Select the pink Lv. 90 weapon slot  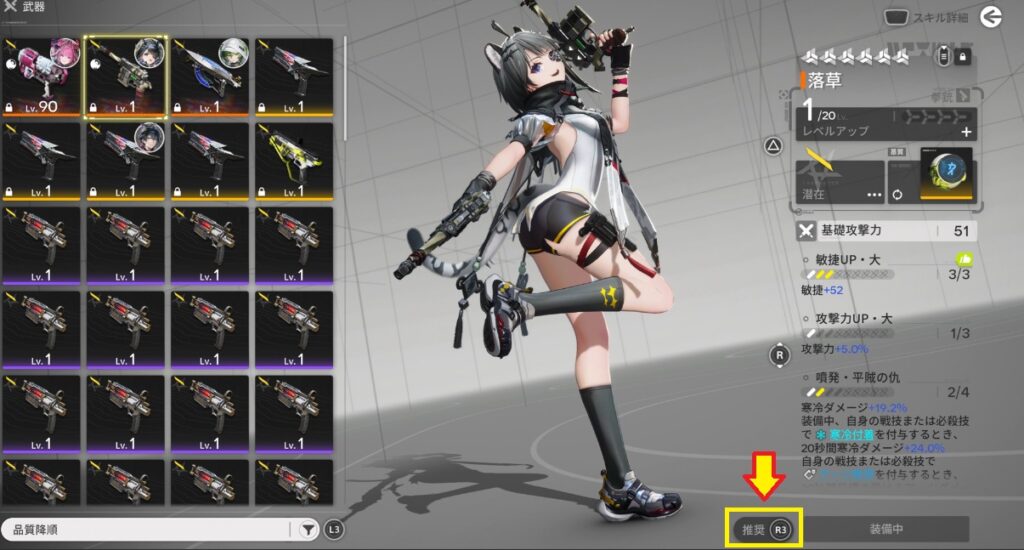click(x=41, y=78)
